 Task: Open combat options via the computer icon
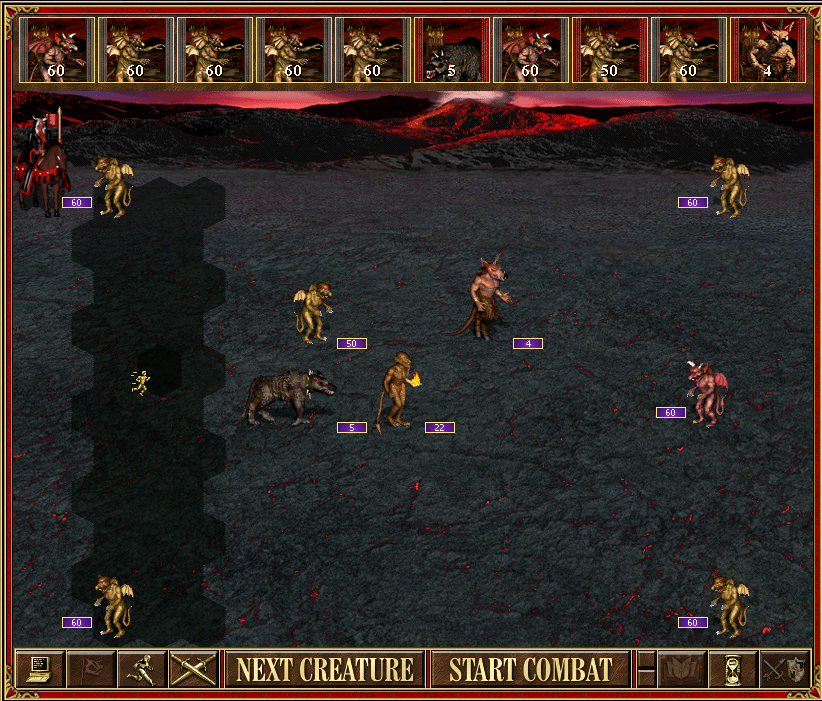click(40, 669)
